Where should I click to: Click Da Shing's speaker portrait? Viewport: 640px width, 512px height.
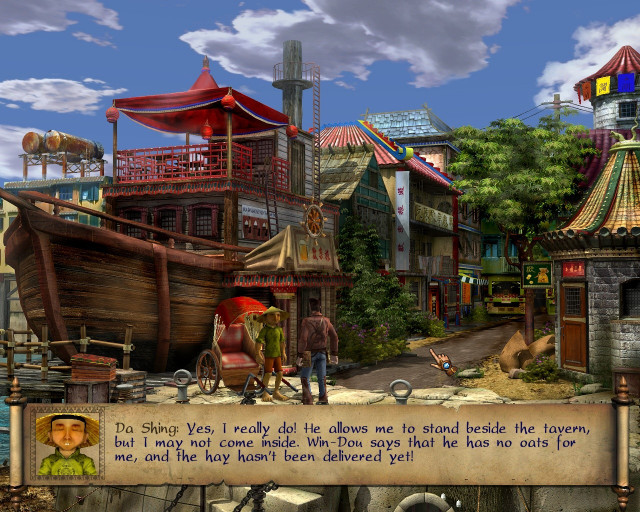[x=67, y=444]
